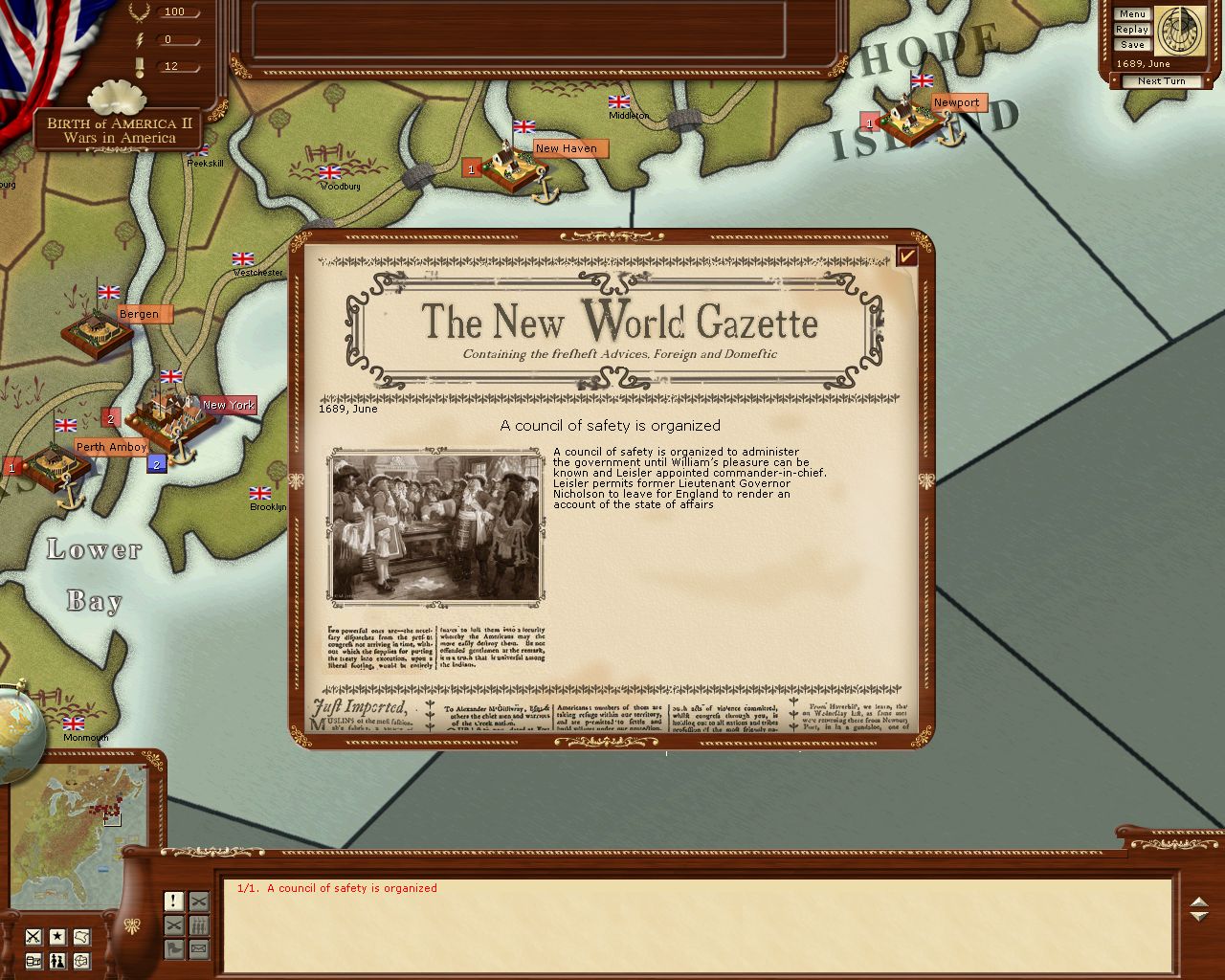End the turn with Next Turn

pyautogui.click(x=1161, y=81)
